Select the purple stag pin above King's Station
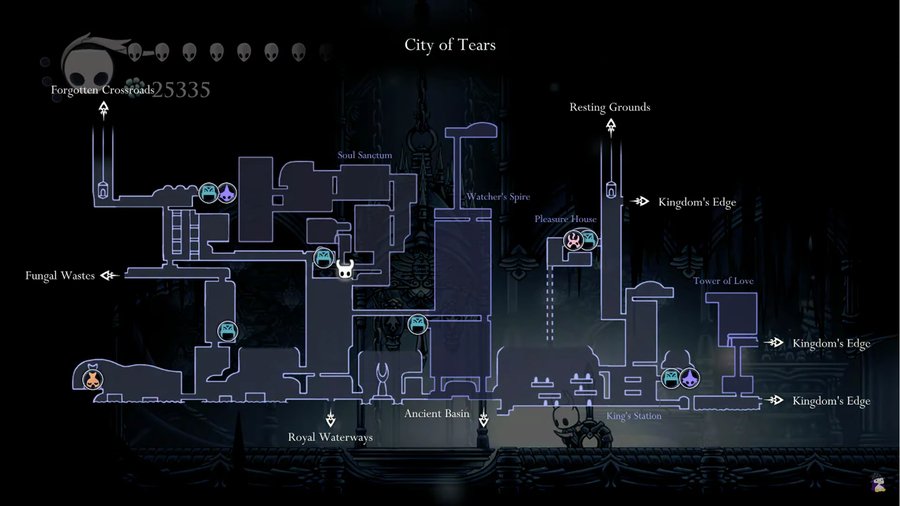 coord(690,378)
